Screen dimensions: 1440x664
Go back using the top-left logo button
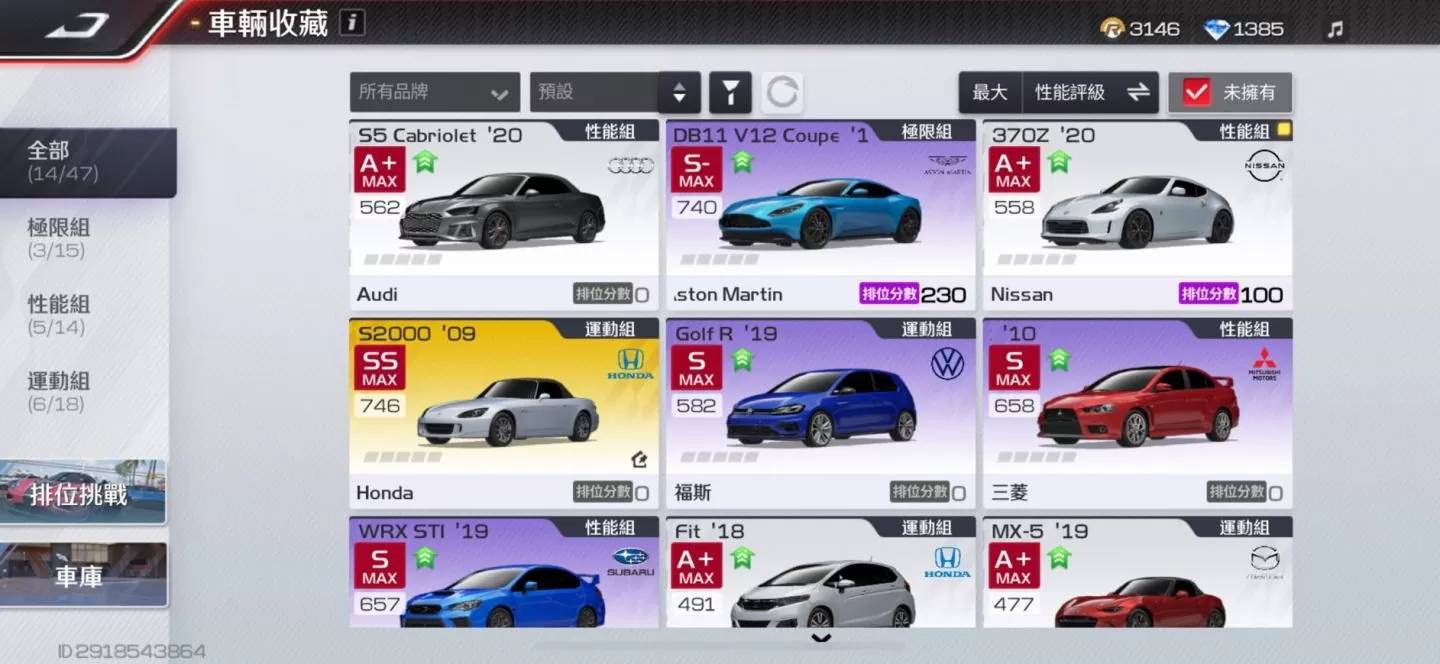(80, 26)
